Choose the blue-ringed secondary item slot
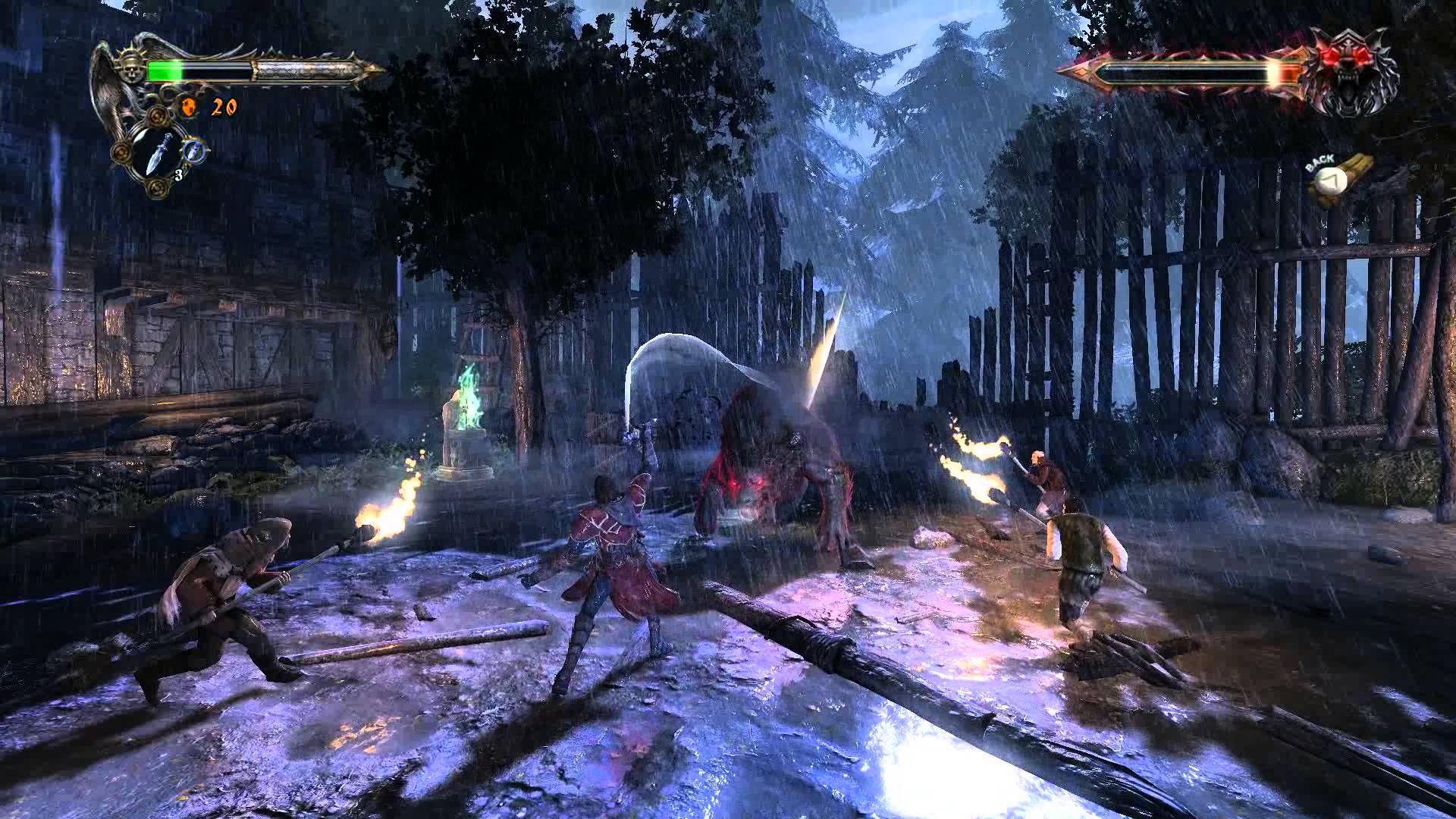Viewport: 1456px width, 819px height. point(195,148)
